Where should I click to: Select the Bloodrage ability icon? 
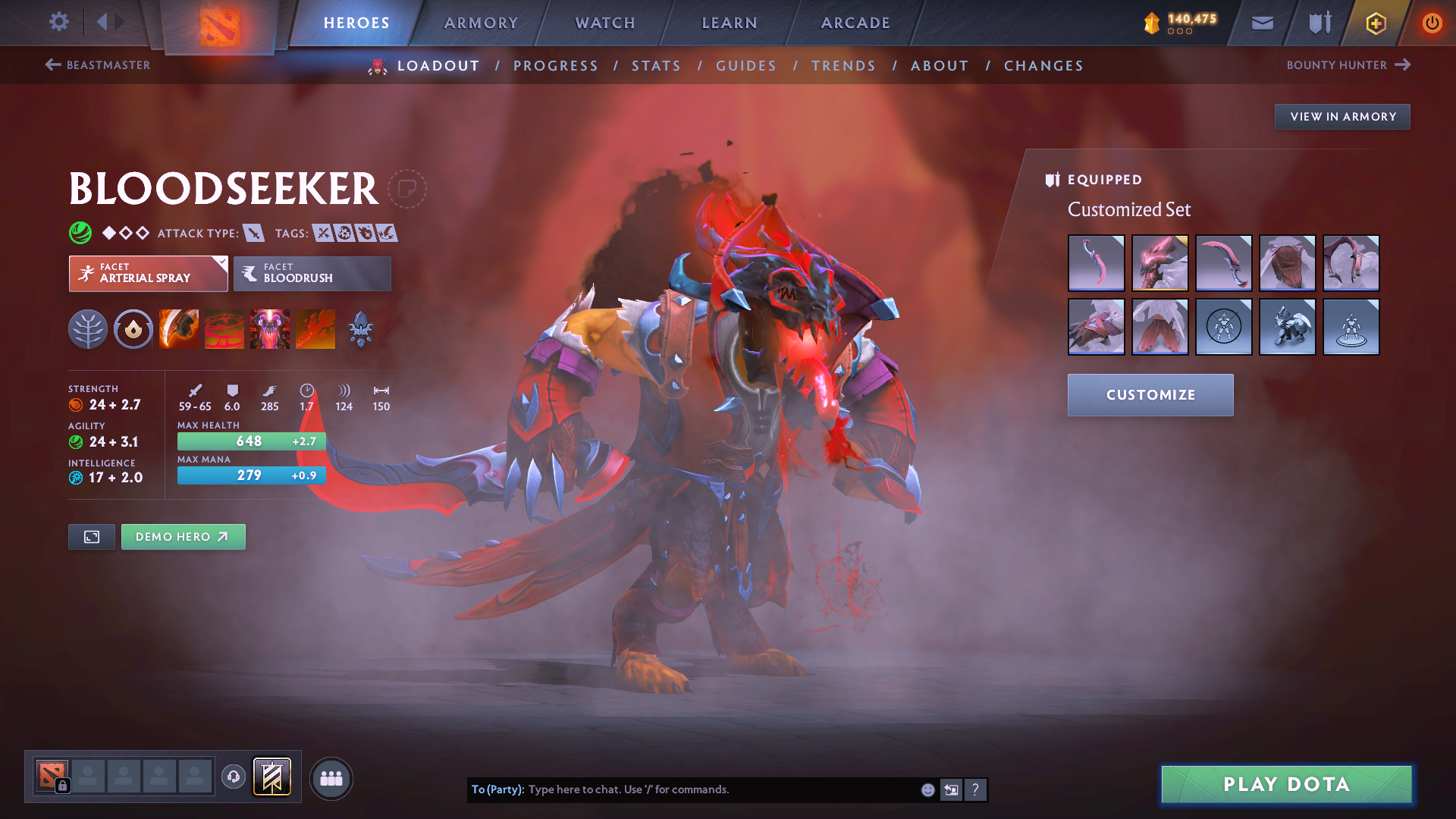click(x=179, y=328)
